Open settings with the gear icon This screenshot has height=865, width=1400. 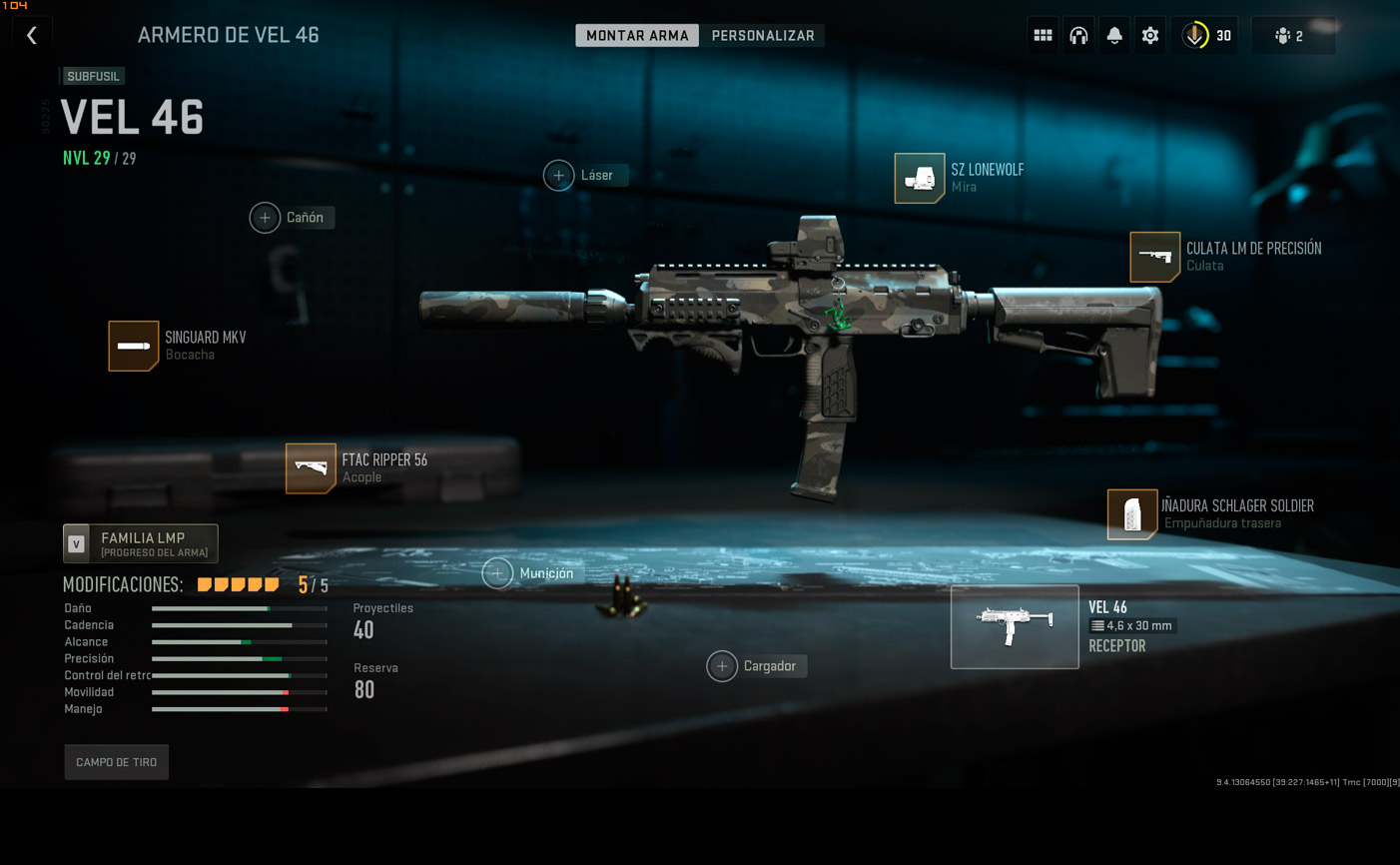tap(1150, 36)
